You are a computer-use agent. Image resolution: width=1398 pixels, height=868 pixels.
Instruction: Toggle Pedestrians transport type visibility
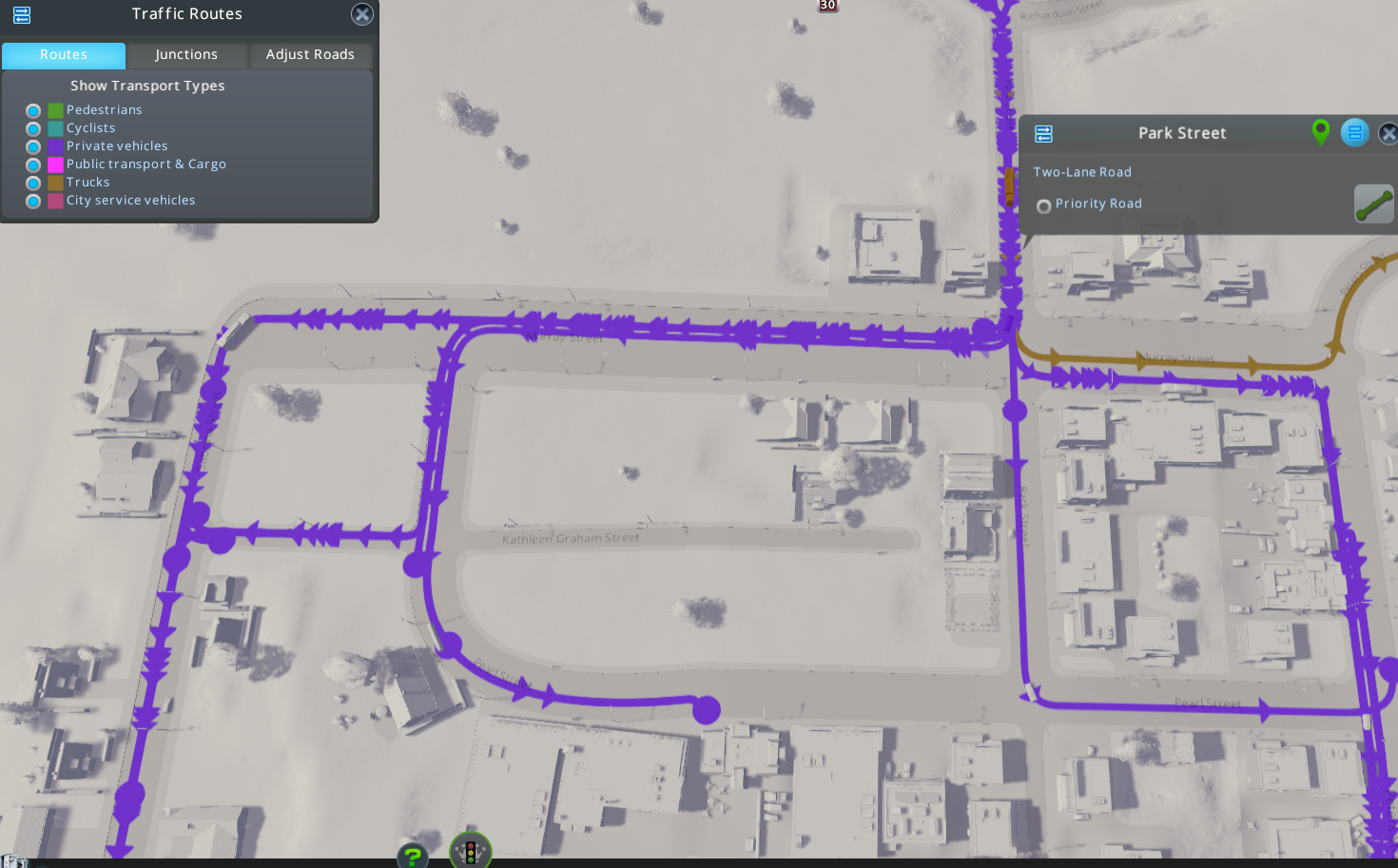point(32,110)
